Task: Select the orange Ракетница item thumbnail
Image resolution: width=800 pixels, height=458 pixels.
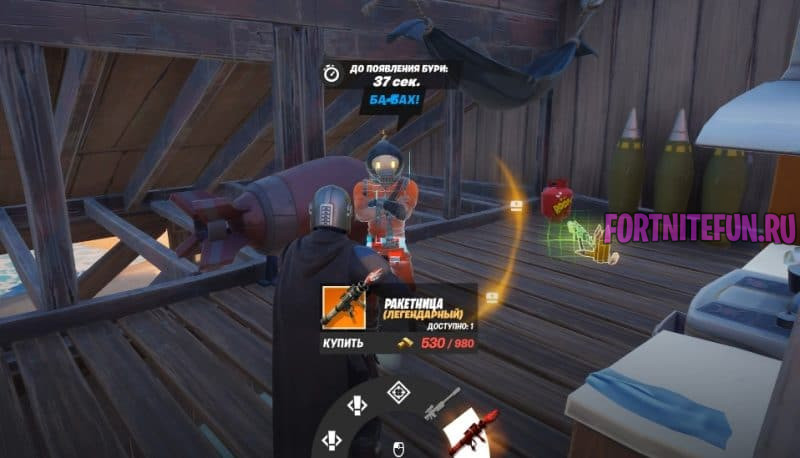Action: click(347, 306)
